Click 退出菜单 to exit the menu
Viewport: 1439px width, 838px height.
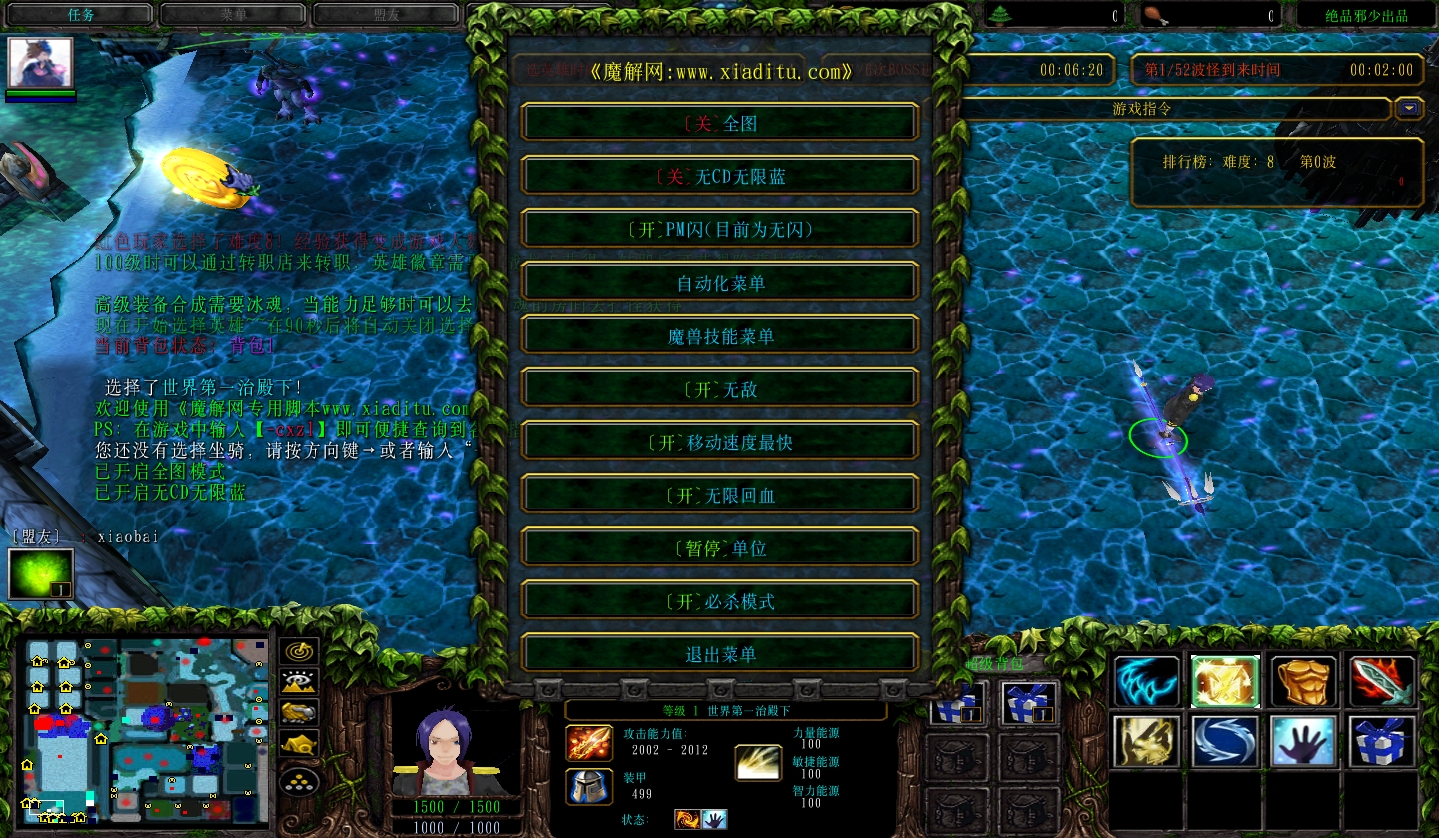pyautogui.click(x=720, y=654)
